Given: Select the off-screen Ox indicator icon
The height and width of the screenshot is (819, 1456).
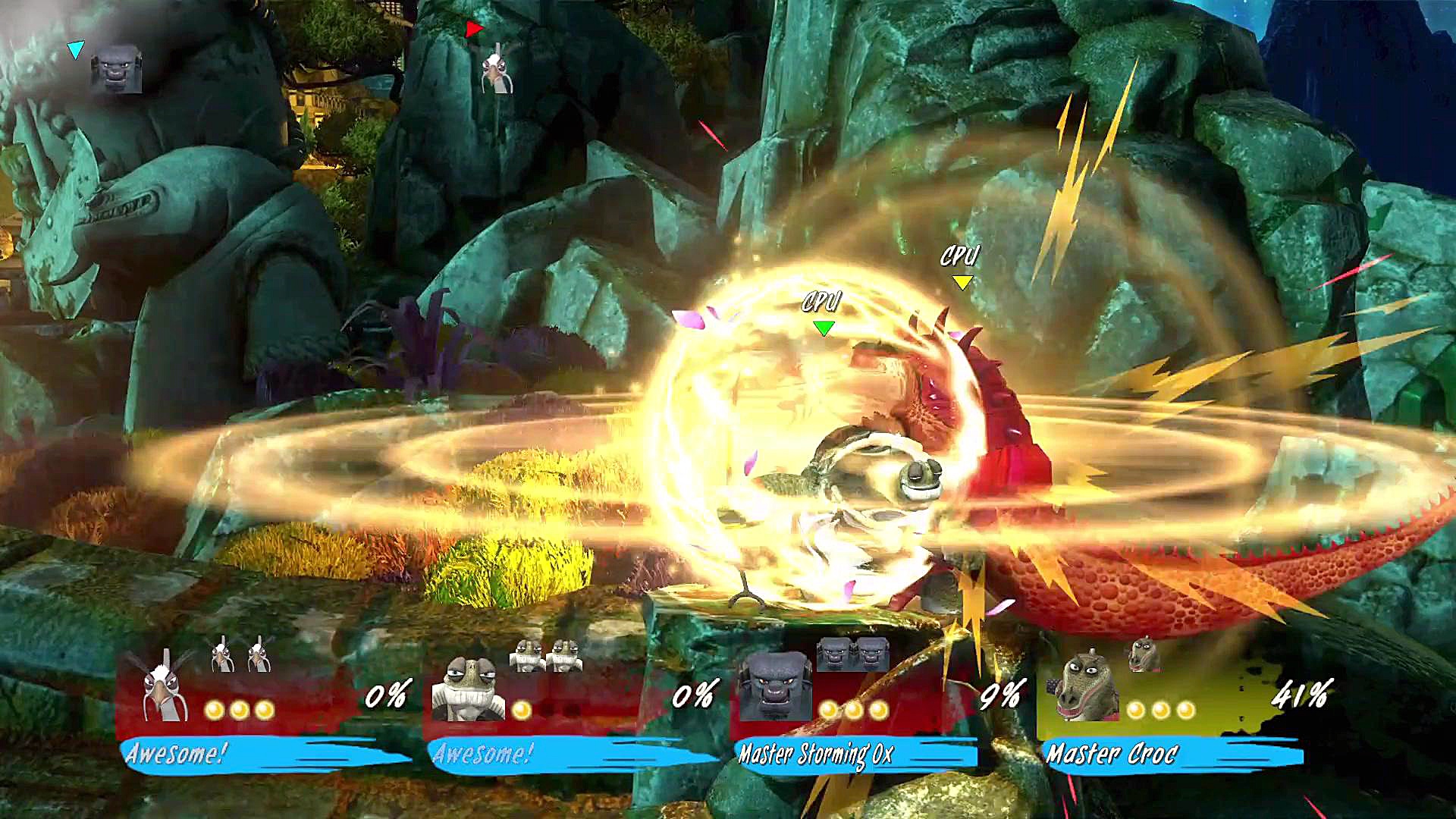Looking at the screenshot, I should (116, 70).
